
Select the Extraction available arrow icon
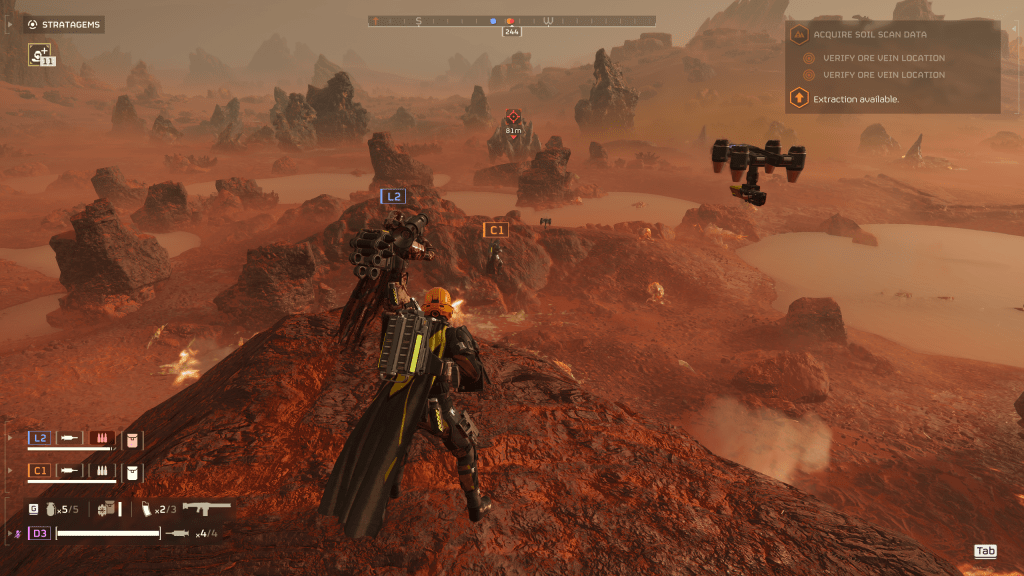tap(799, 98)
